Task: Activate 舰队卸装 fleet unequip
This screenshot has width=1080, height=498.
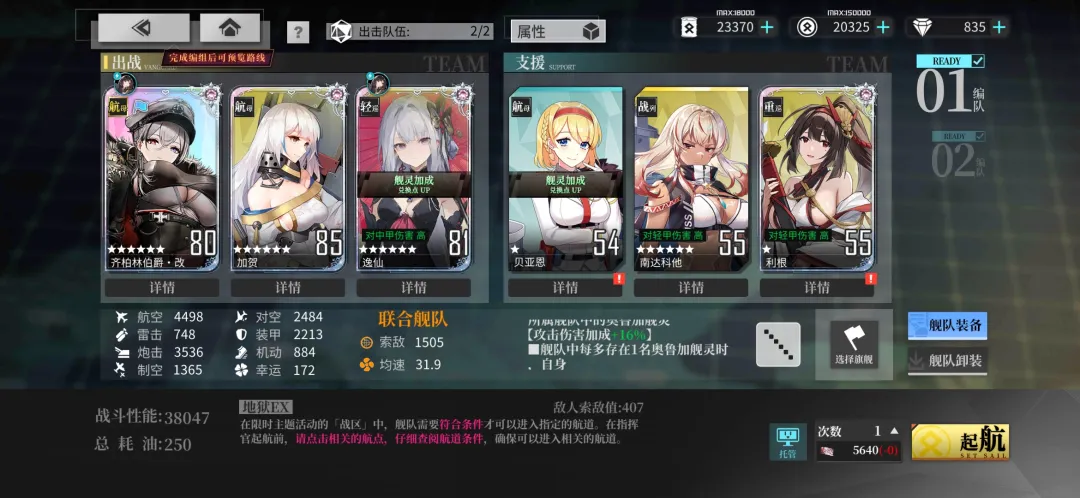Action: (x=947, y=361)
